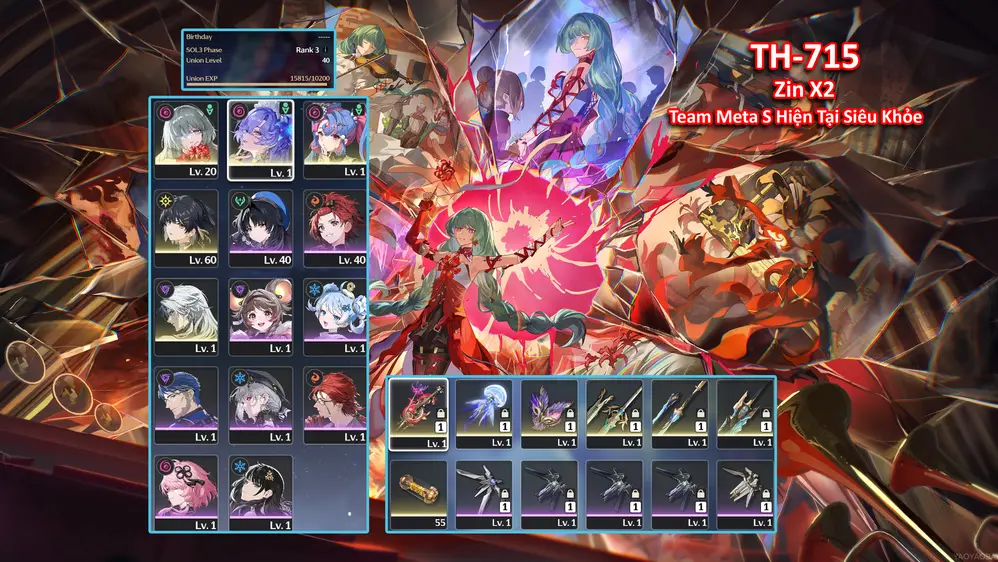Screen dimensions: 998x562
Task: Select the light-blue-haired girl portrait
Action: click(334, 316)
